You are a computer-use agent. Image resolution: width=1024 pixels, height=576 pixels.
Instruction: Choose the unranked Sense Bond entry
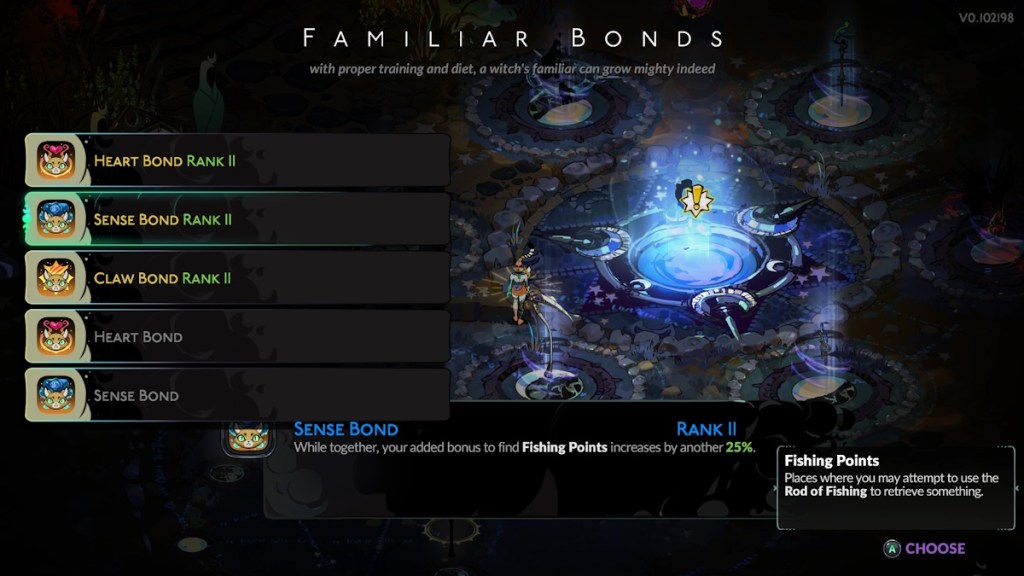tap(237, 395)
